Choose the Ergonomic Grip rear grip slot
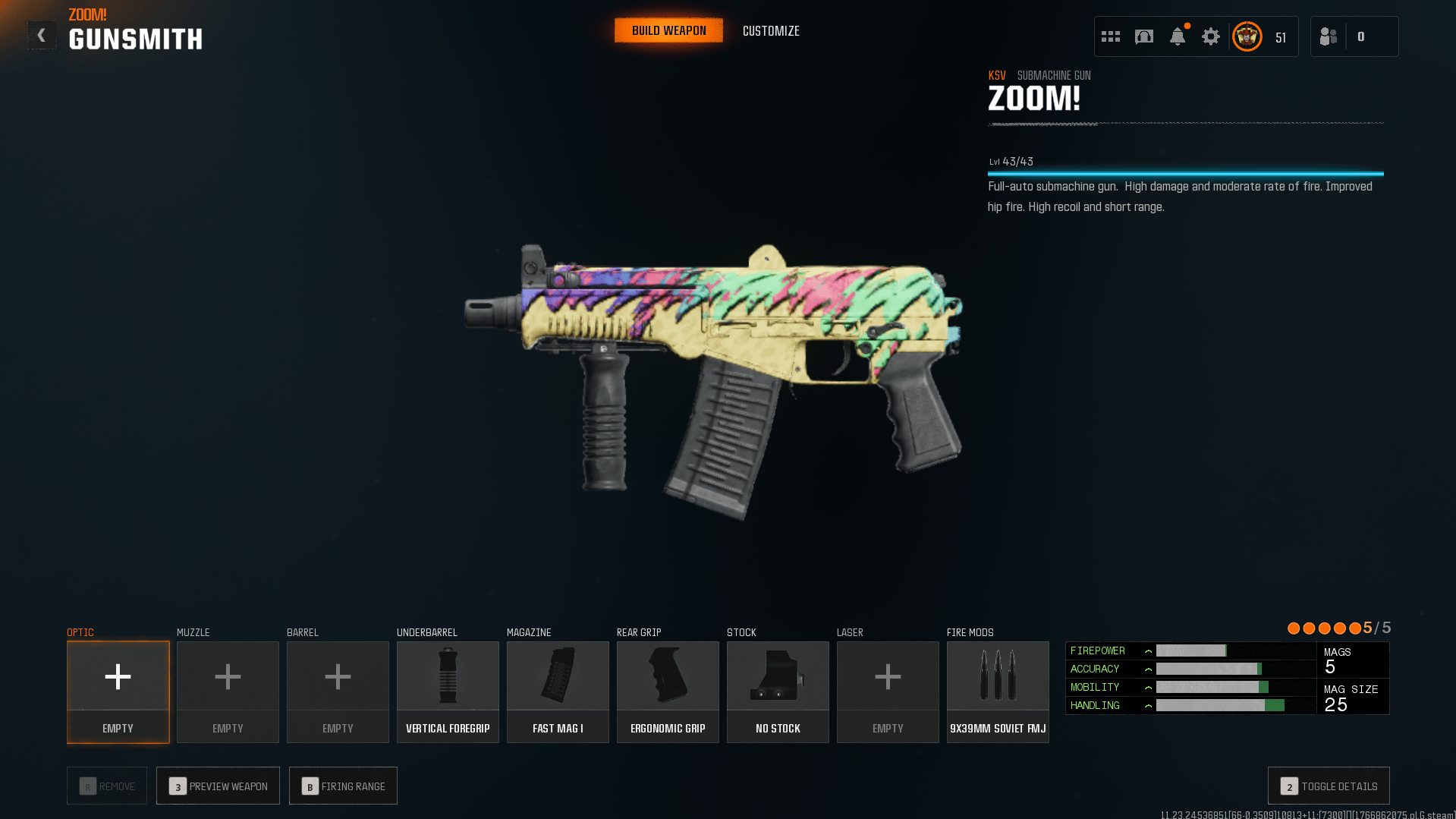The width and height of the screenshot is (1456, 819). 668,691
